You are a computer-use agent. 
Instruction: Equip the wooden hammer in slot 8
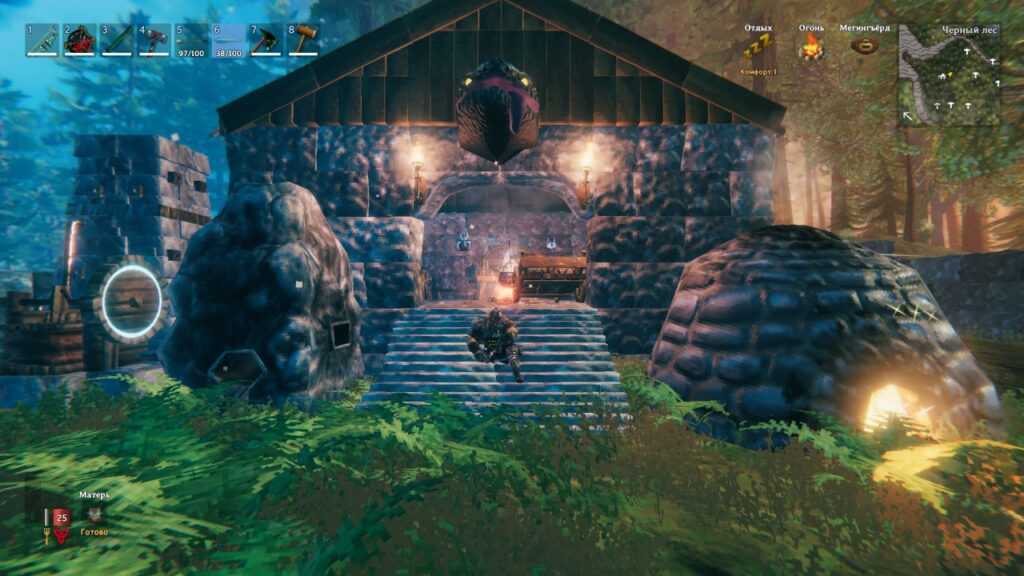pyautogui.click(x=304, y=40)
